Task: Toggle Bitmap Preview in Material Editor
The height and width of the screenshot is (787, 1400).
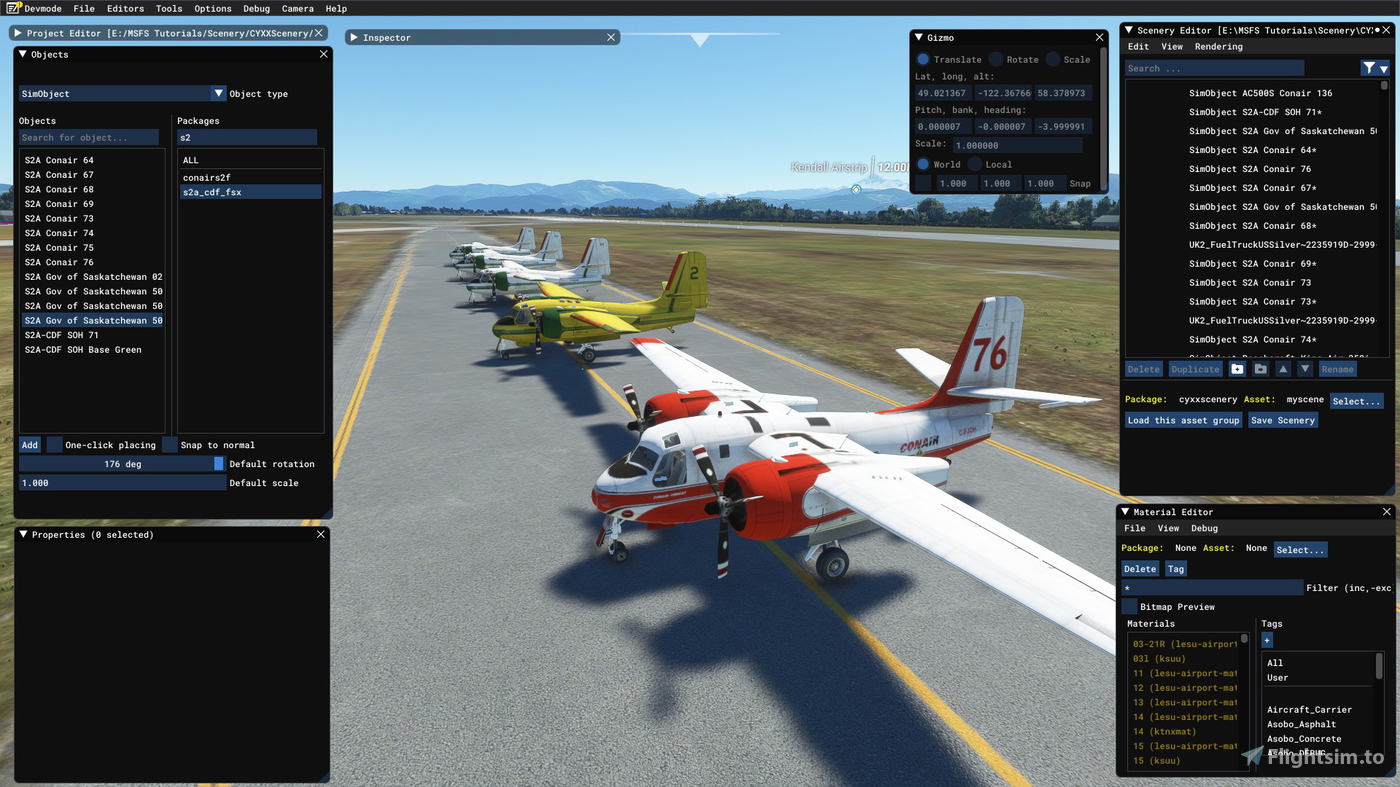Action: click(1129, 605)
